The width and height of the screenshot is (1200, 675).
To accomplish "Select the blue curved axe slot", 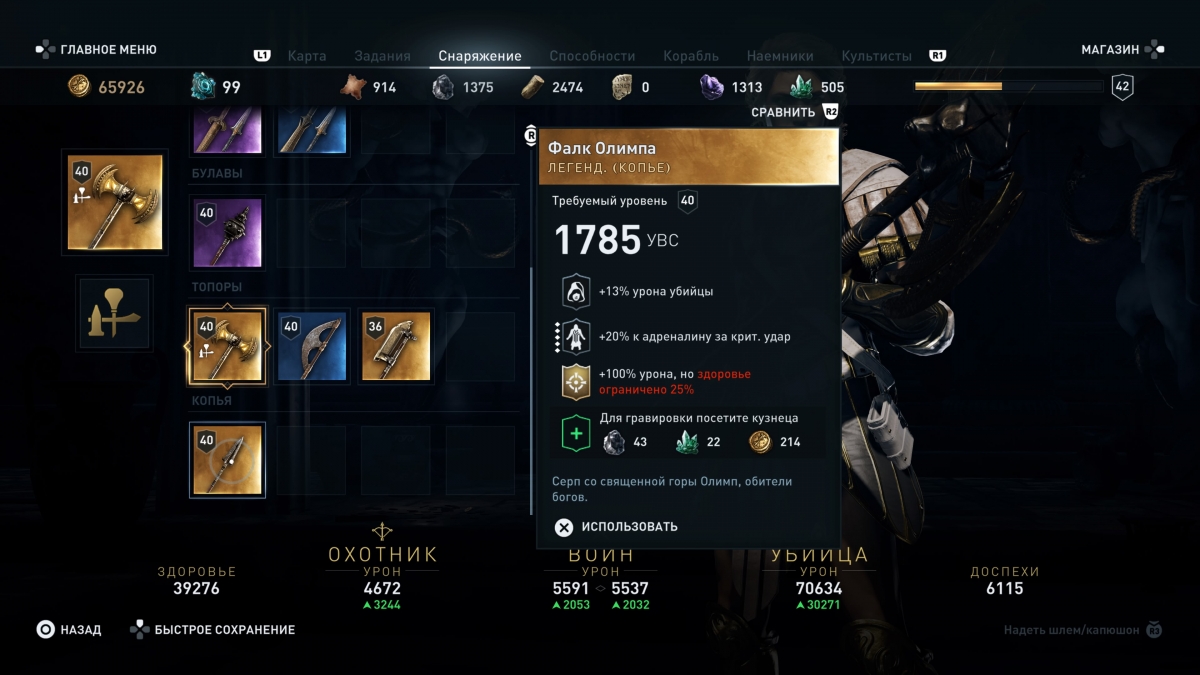I will (312, 346).
